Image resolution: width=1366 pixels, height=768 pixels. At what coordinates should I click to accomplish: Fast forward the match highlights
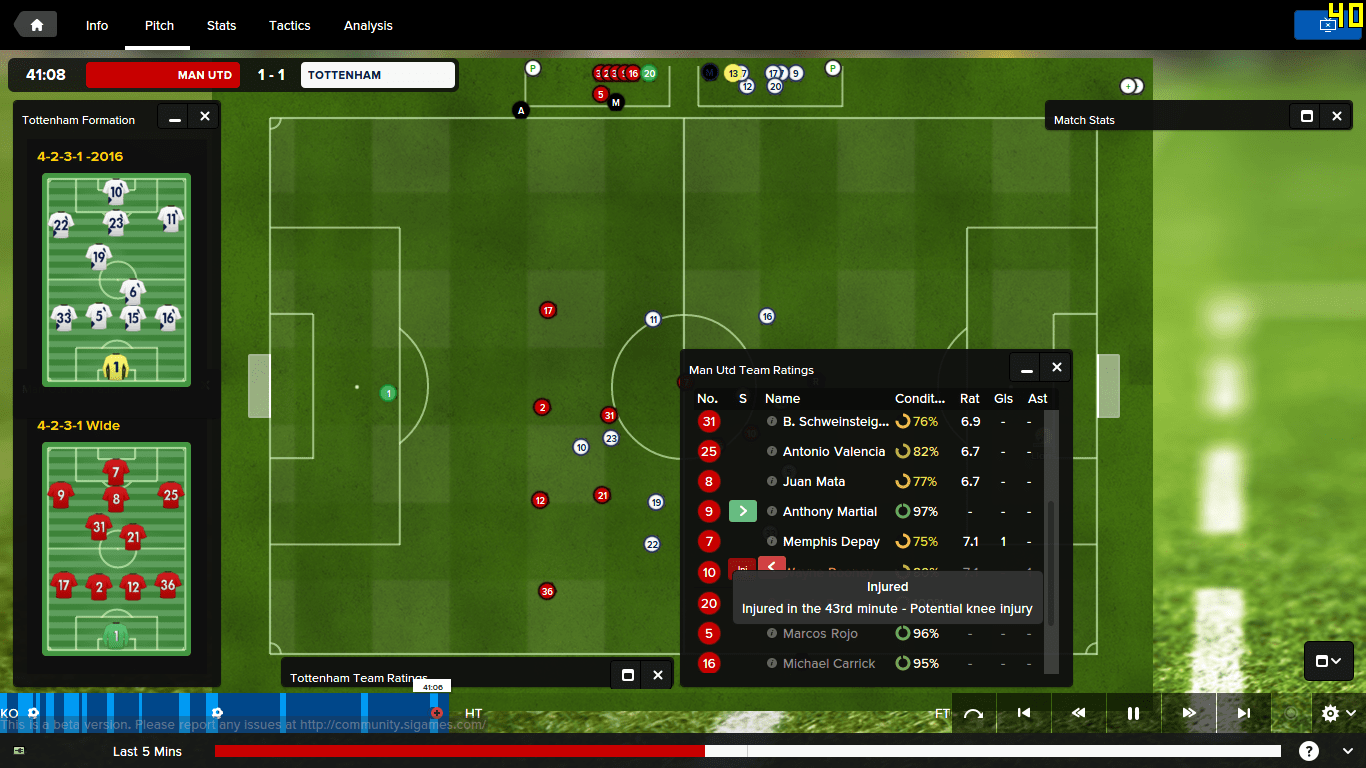tap(1188, 713)
